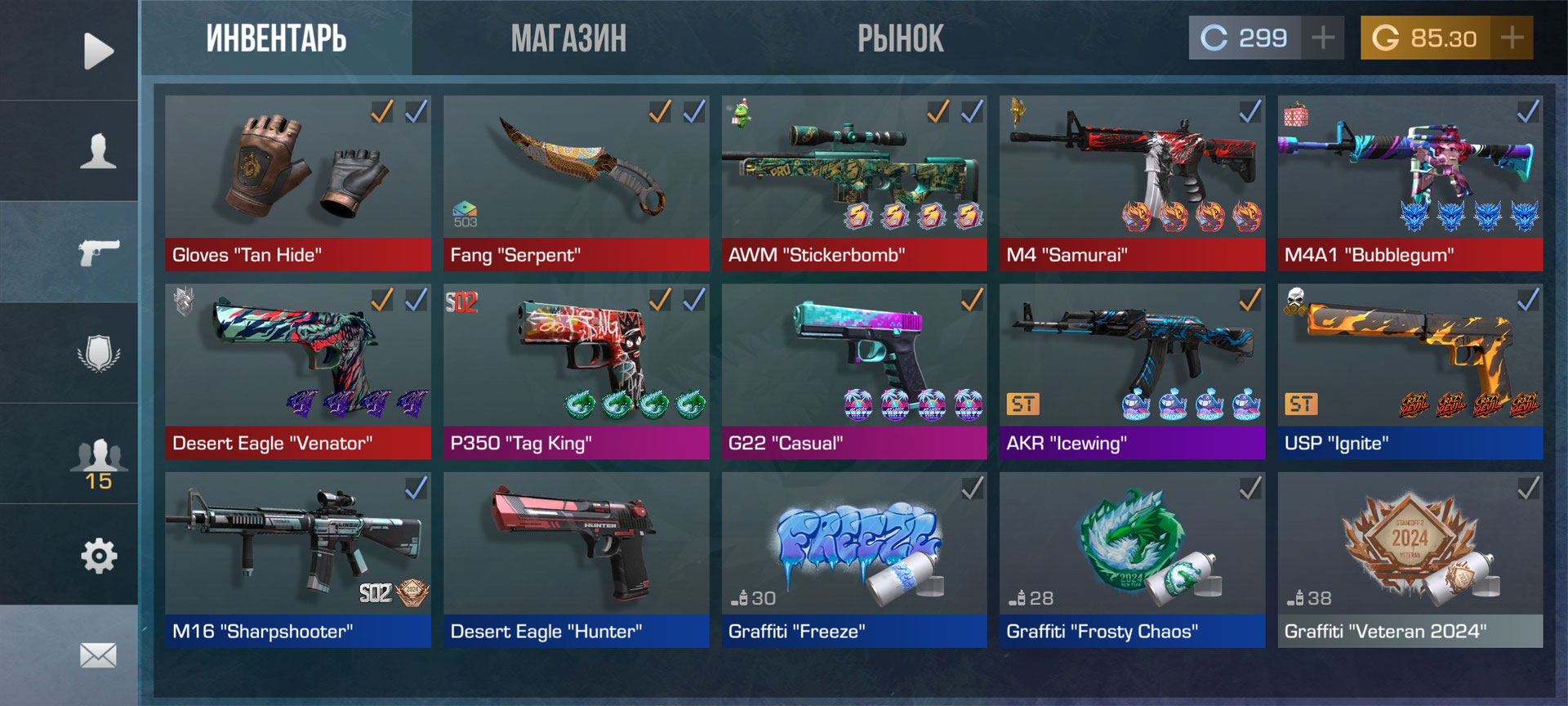Tap the play arrow in the sidebar
Viewport: 1568px width, 706px height.
point(98,51)
